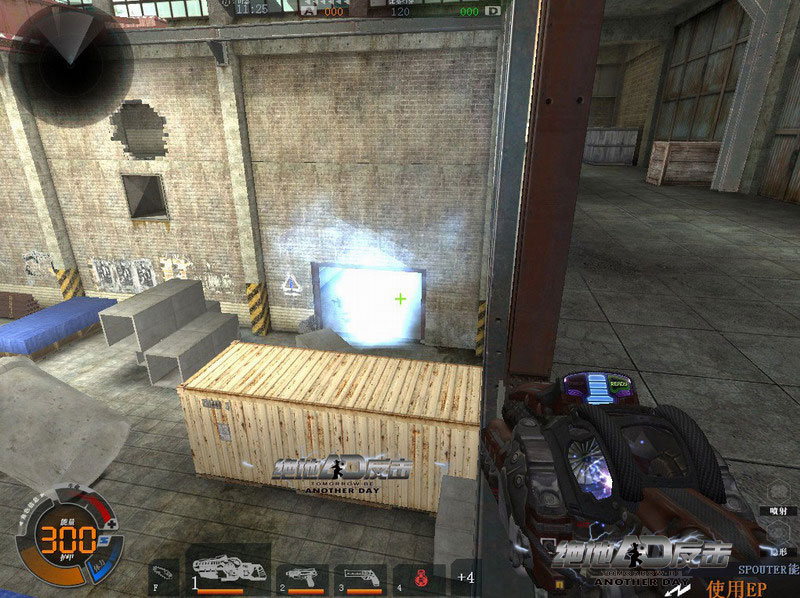Select the primary rifle in slot 1
This screenshot has height=598, width=800.
pyautogui.click(x=228, y=570)
